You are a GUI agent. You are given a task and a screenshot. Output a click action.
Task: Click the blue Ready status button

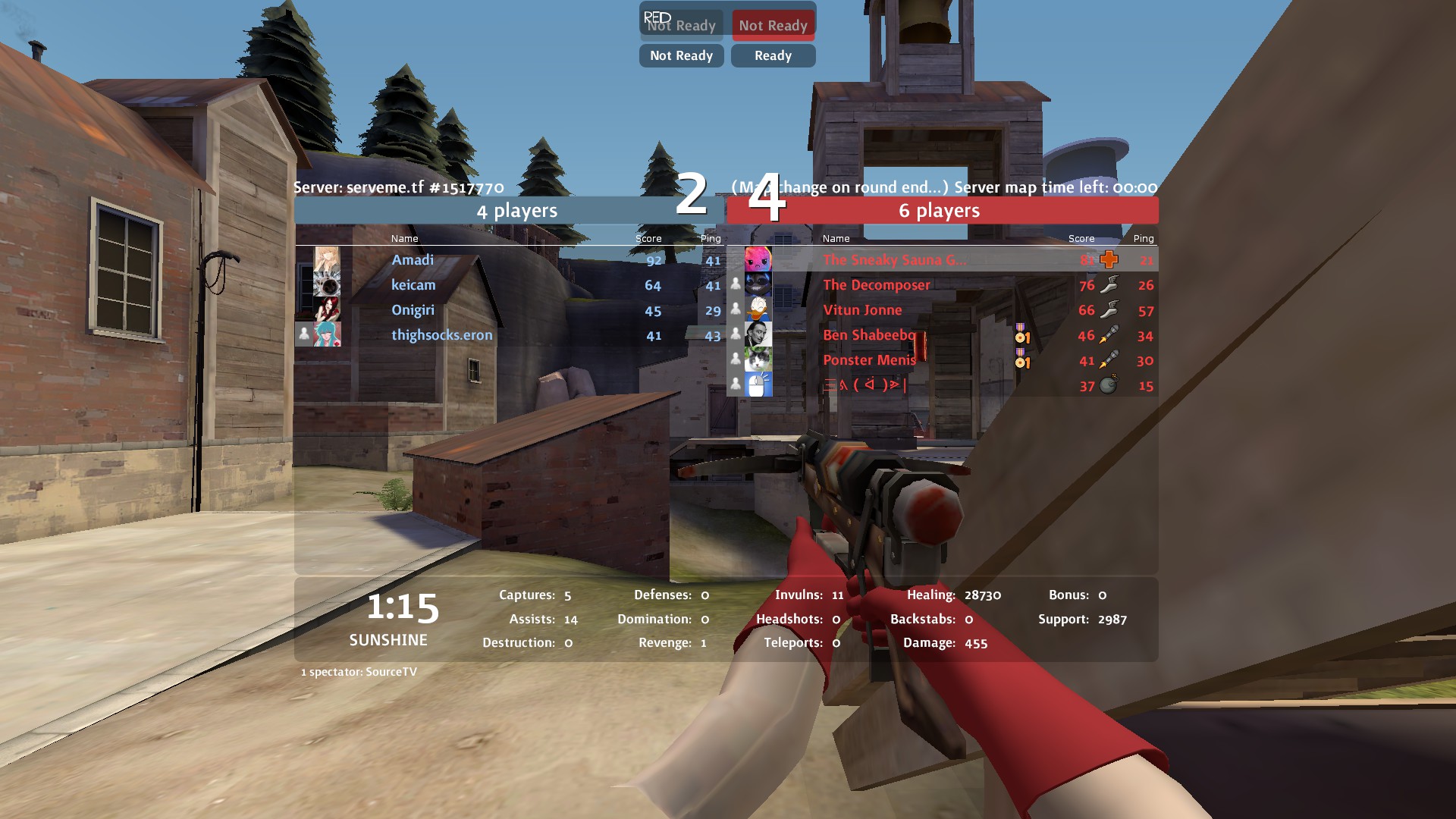point(773,55)
